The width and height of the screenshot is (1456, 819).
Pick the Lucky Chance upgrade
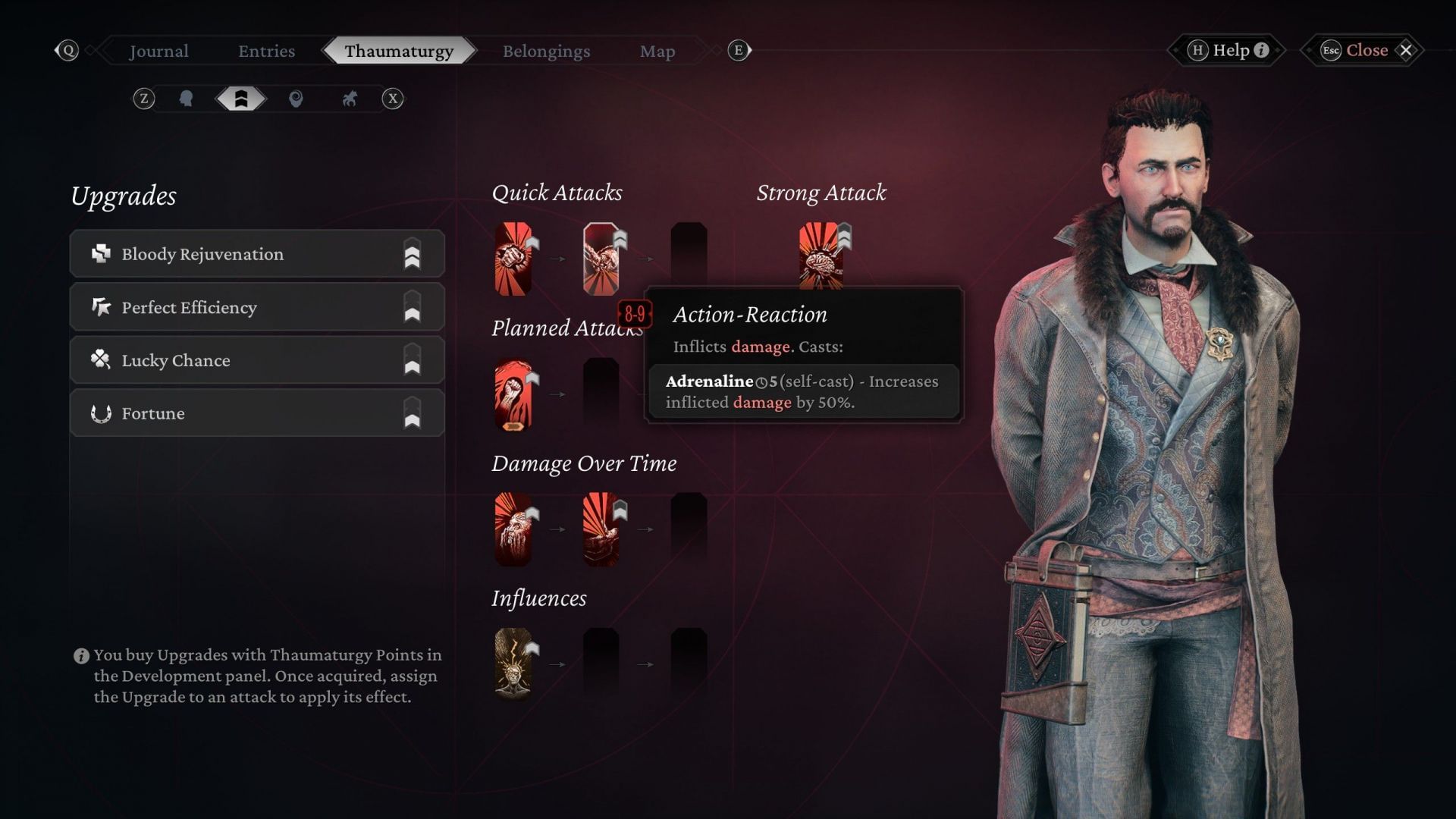[x=257, y=360]
